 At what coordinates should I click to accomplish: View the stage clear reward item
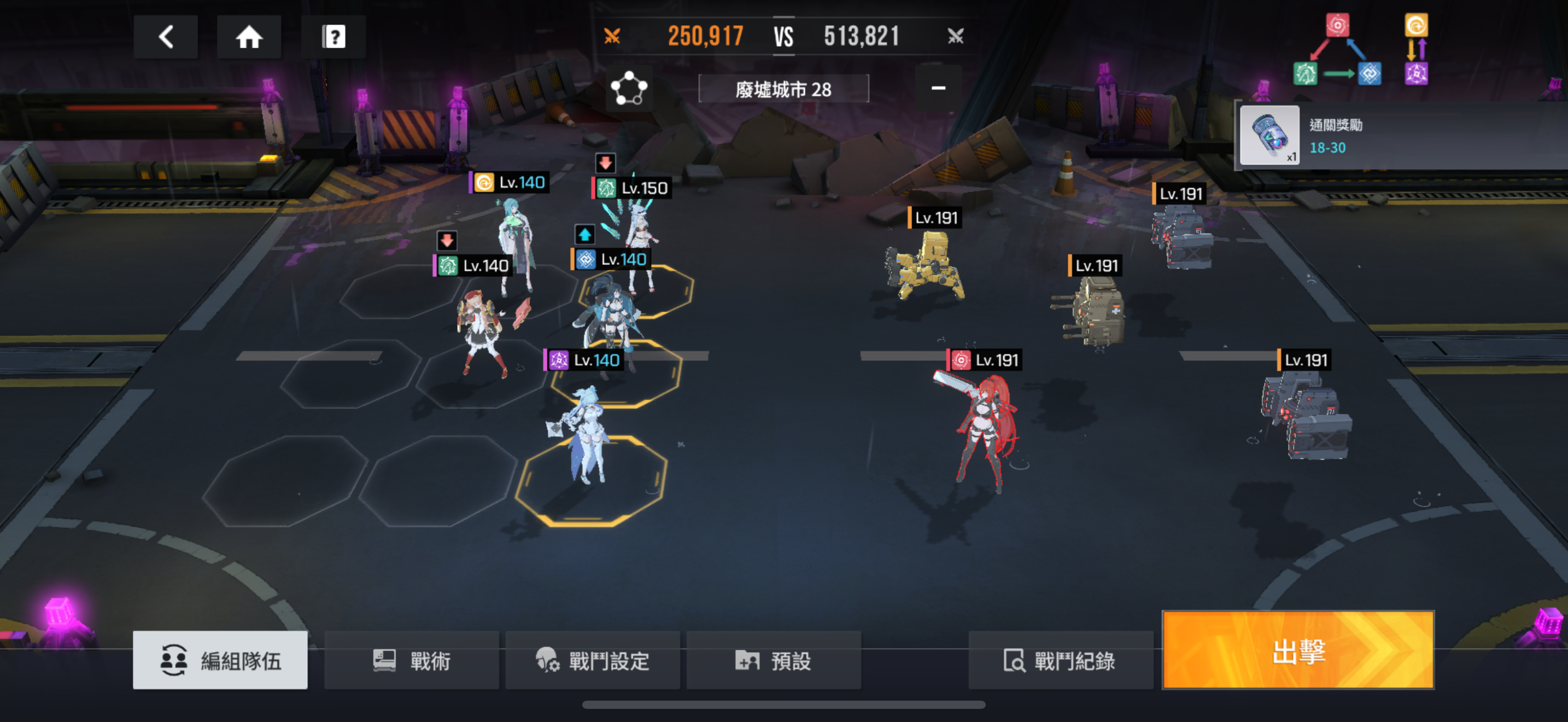tap(1269, 136)
